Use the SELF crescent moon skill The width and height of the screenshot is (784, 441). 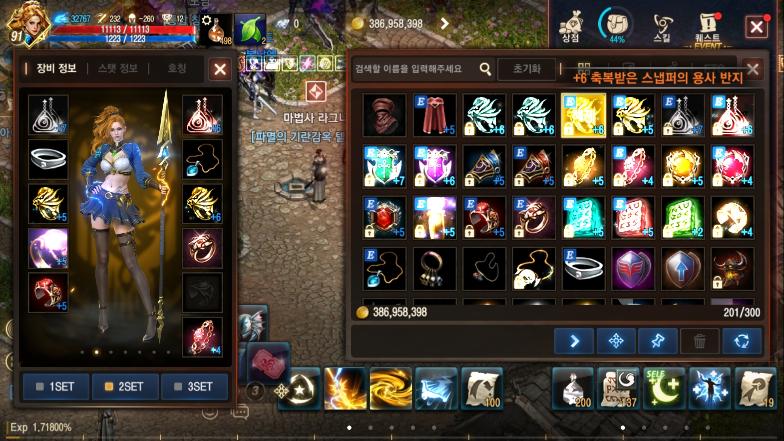pos(666,388)
